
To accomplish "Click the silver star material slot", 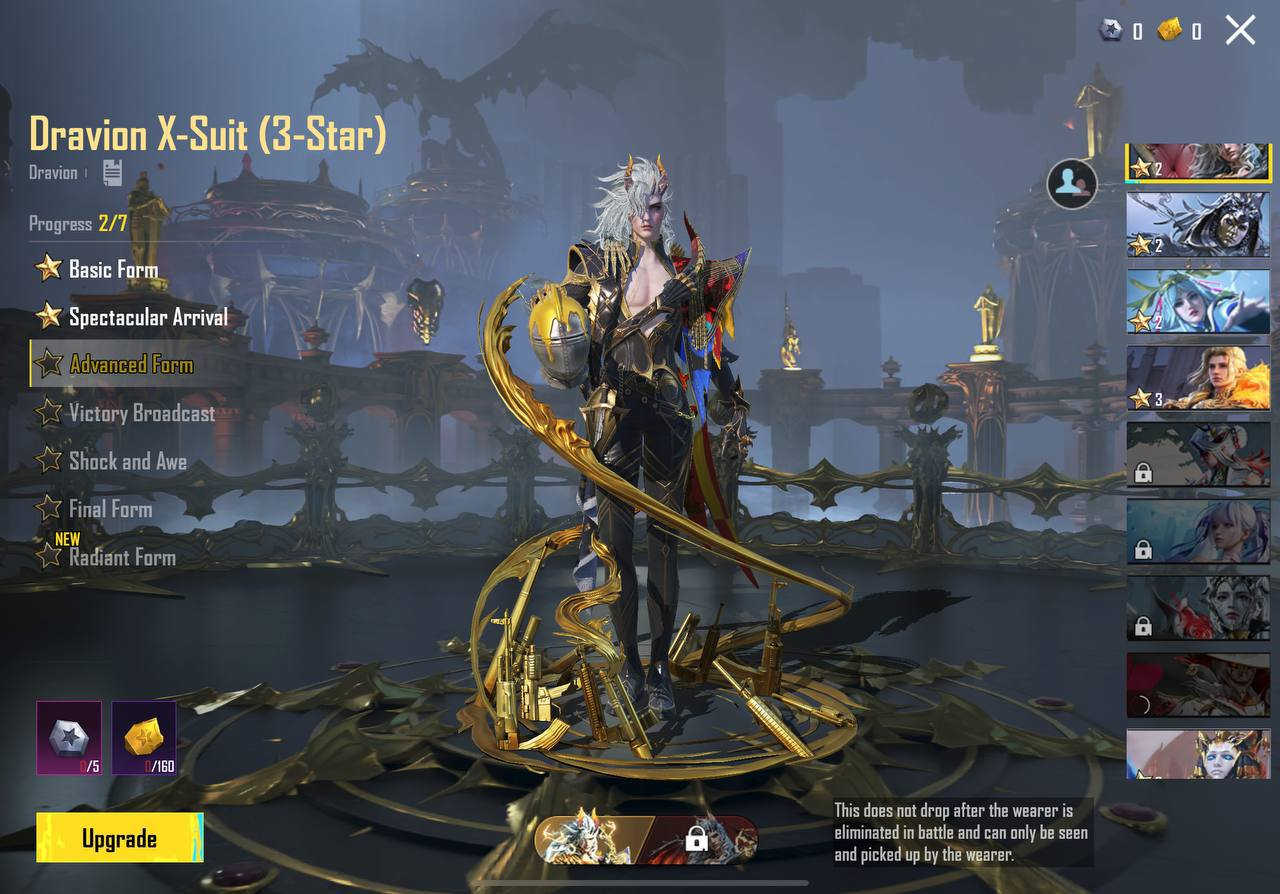I will tap(69, 738).
